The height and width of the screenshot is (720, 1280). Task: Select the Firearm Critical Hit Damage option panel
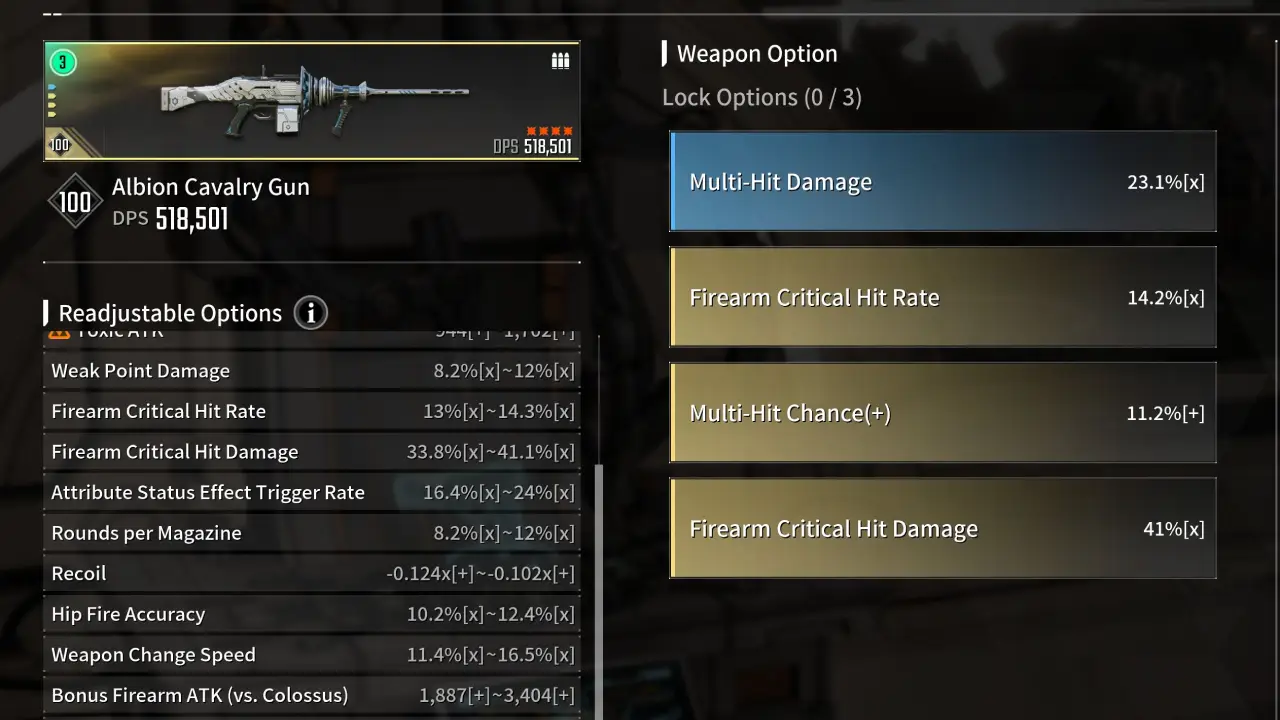tap(942, 528)
